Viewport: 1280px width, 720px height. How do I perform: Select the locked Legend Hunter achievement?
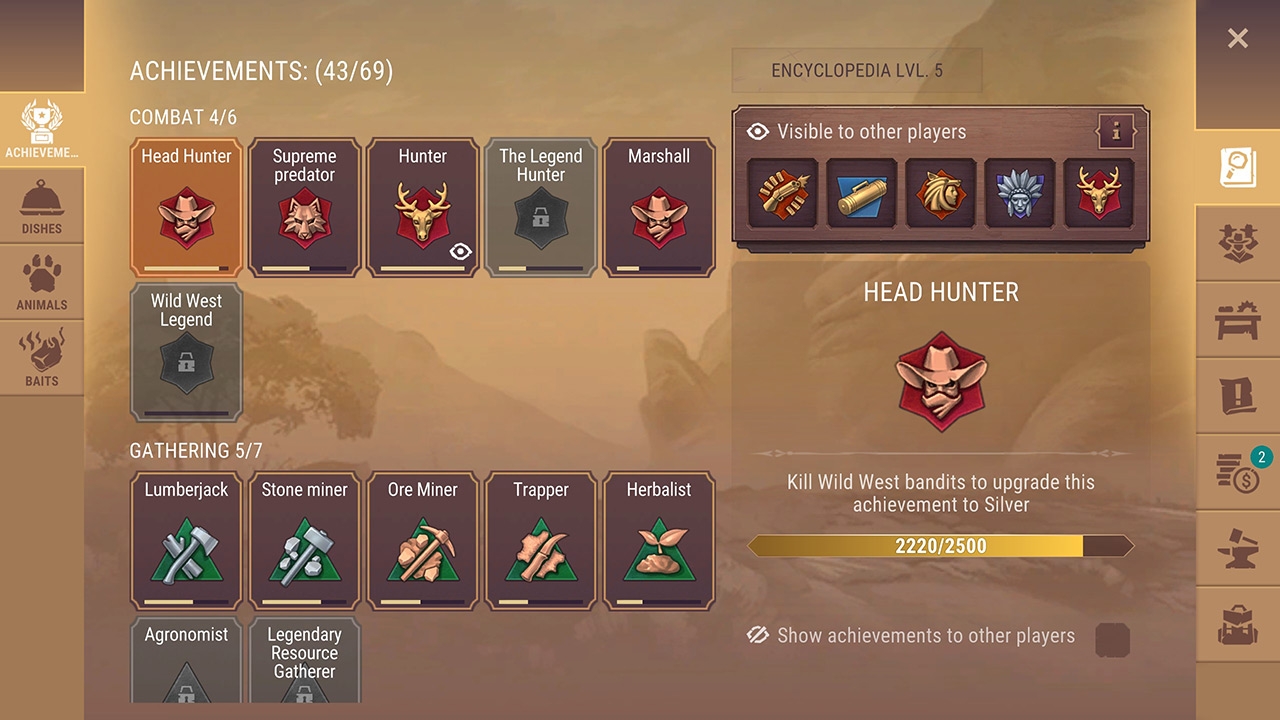[x=540, y=207]
